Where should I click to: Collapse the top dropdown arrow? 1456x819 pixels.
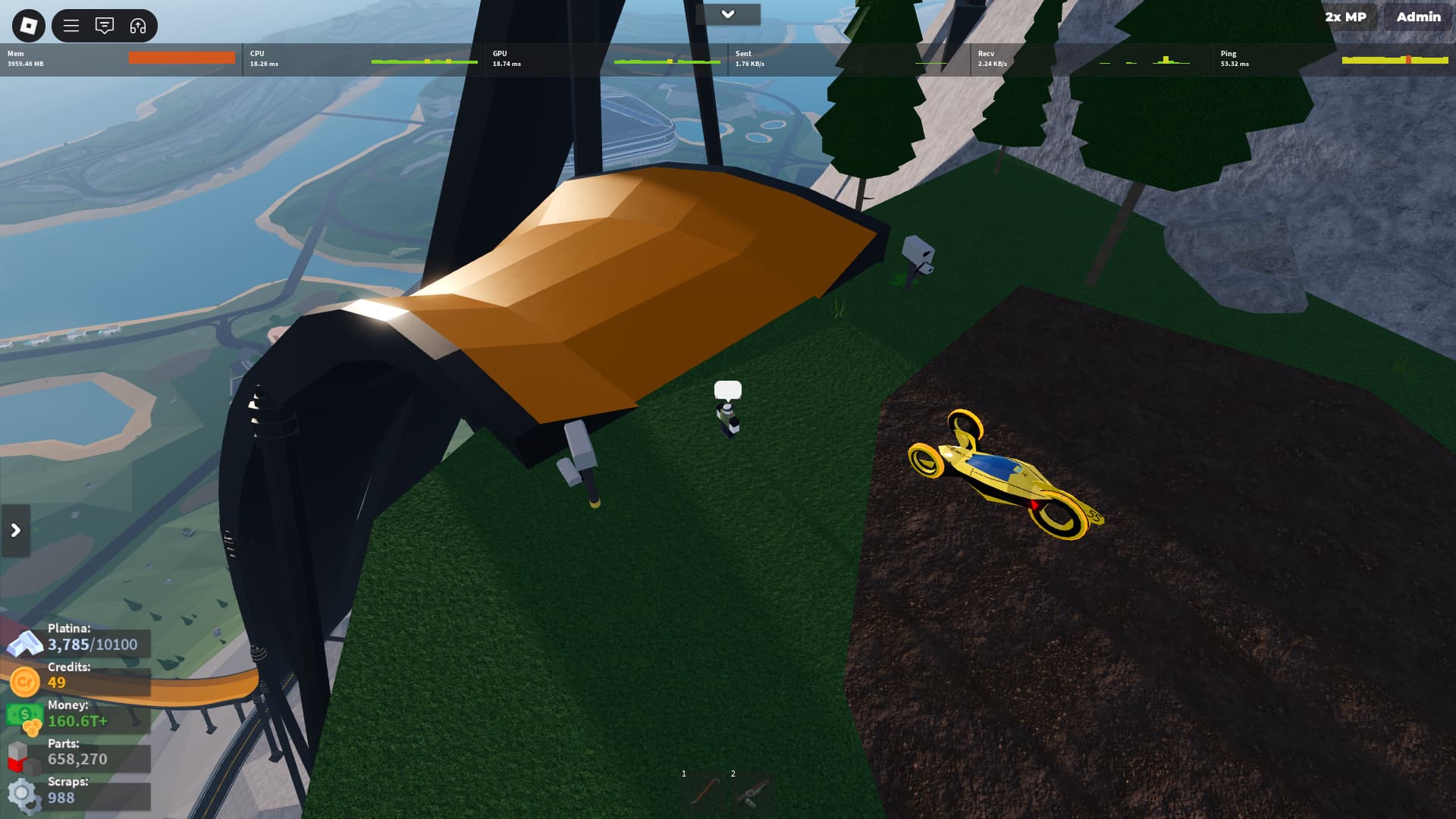[x=727, y=14]
